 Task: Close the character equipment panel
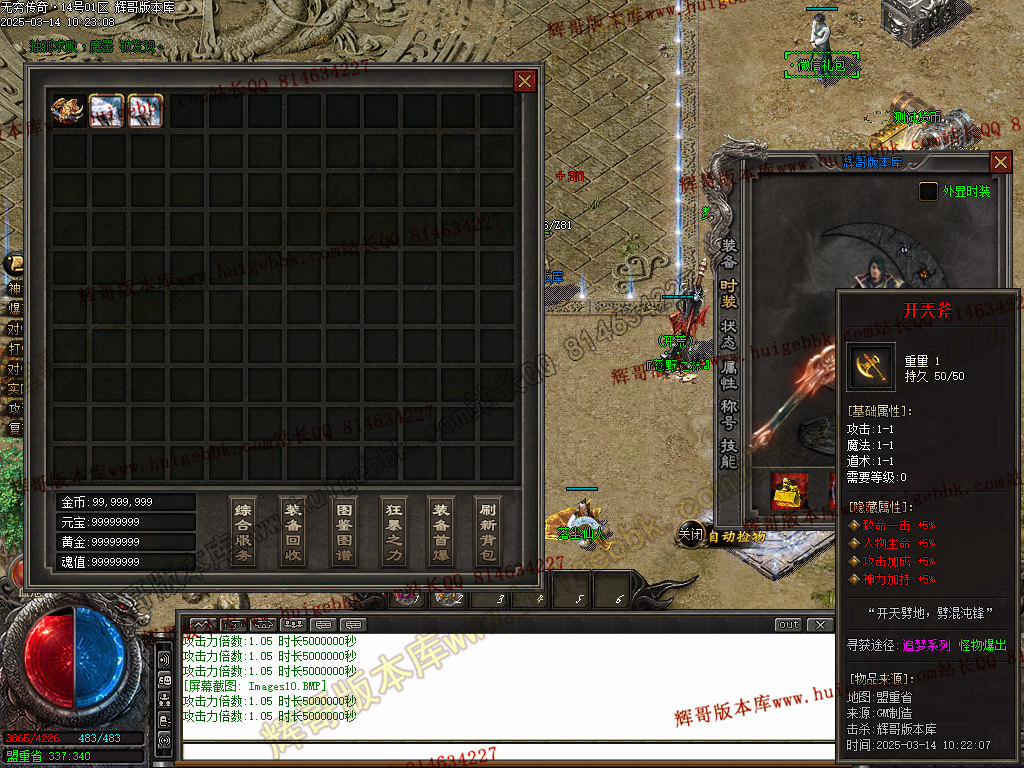tap(1000, 162)
